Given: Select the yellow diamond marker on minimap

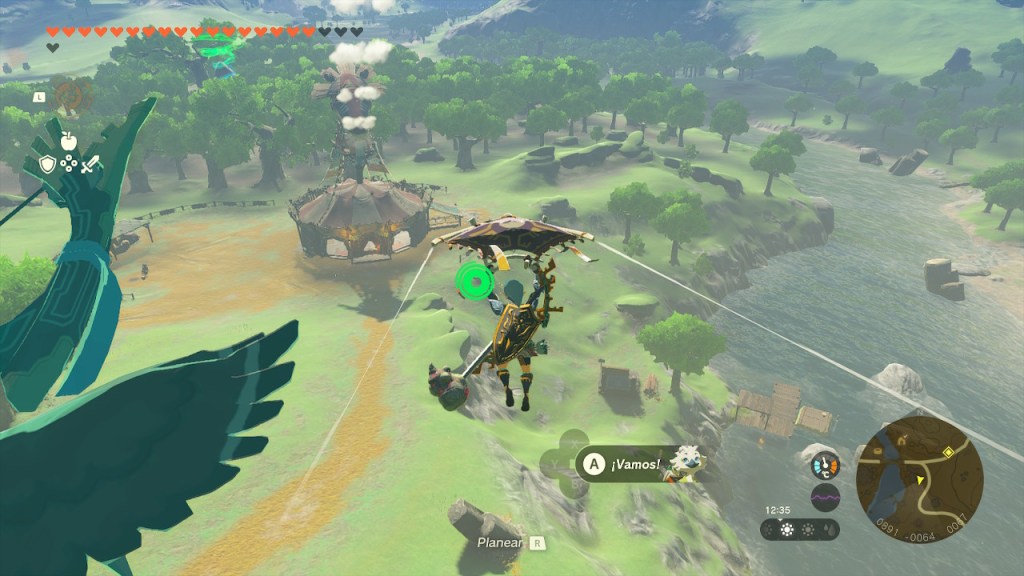Looking at the screenshot, I should tap(948, 452).
